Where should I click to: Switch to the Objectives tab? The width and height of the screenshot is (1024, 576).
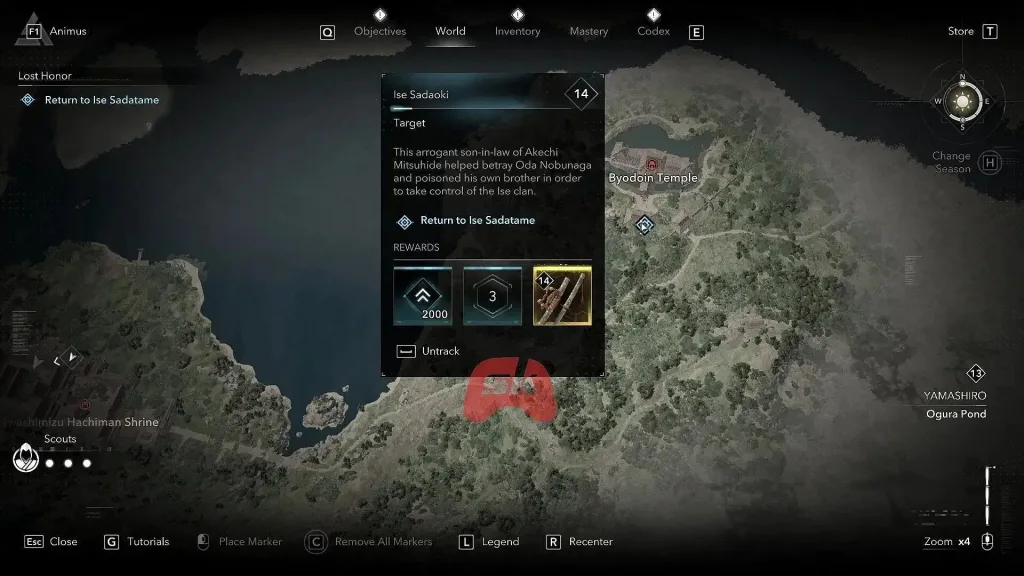380,31
